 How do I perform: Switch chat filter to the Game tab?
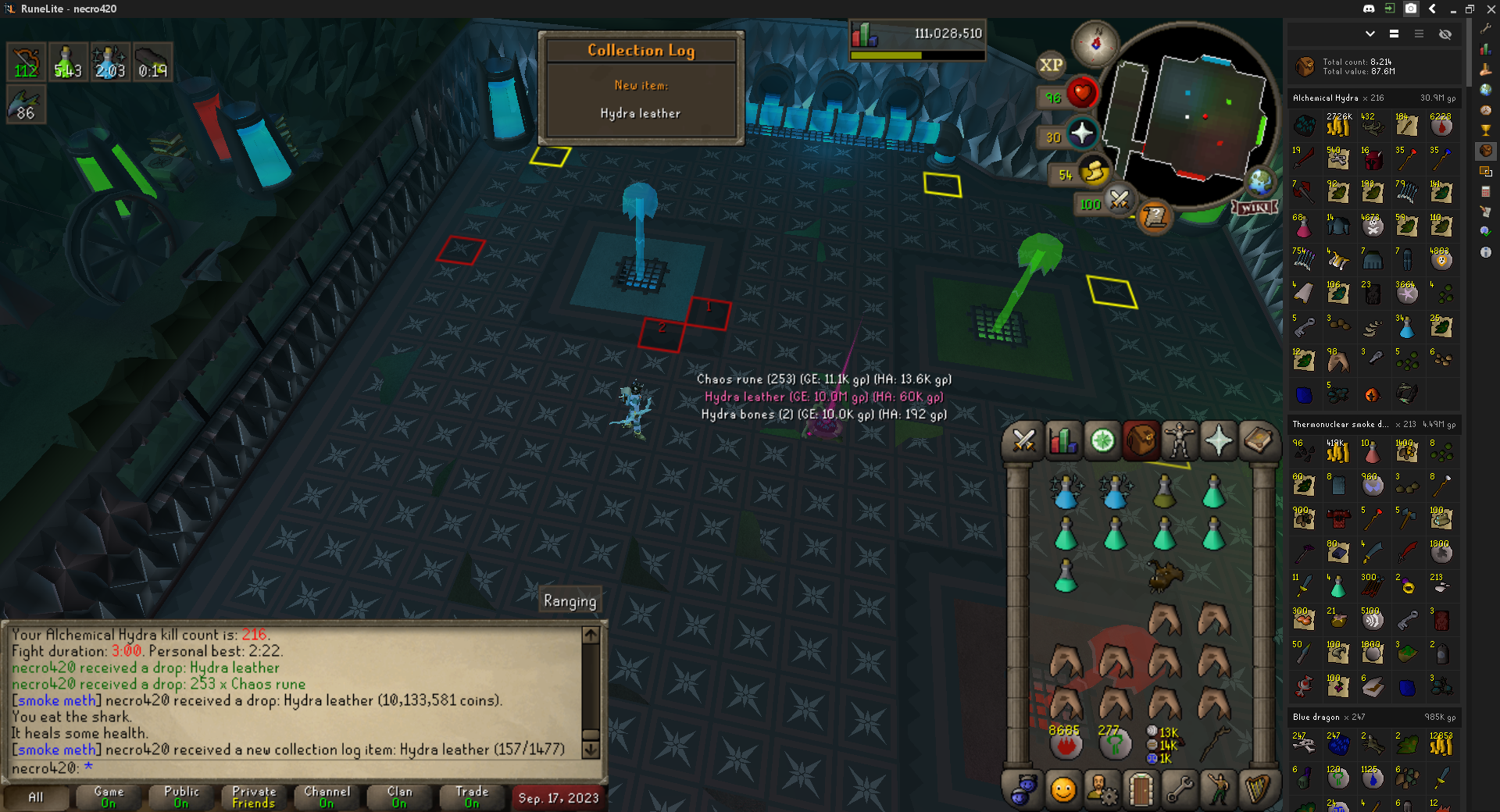pos(109,797)
